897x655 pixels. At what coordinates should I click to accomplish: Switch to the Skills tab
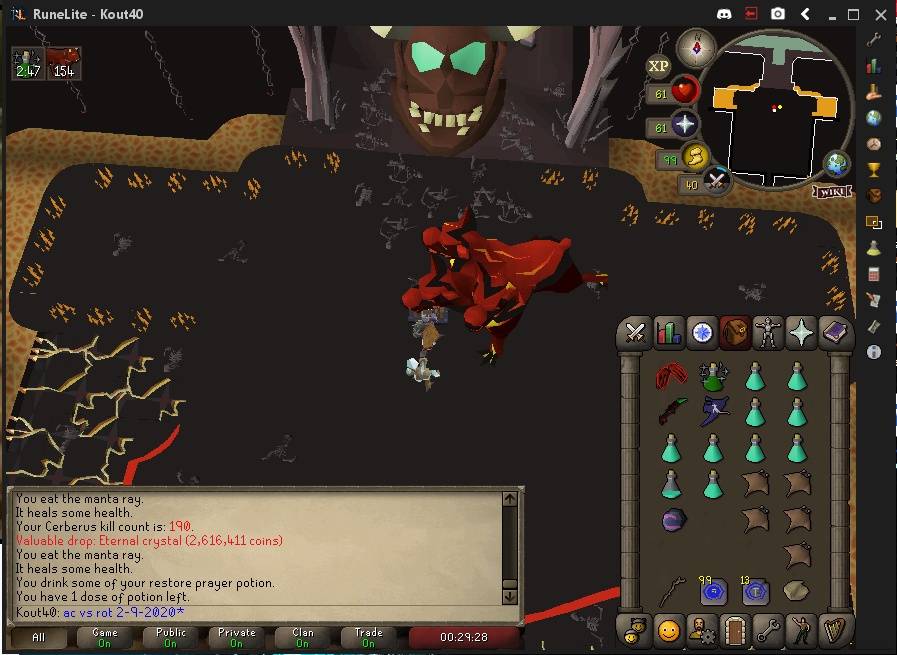click(x=668, y=333)
